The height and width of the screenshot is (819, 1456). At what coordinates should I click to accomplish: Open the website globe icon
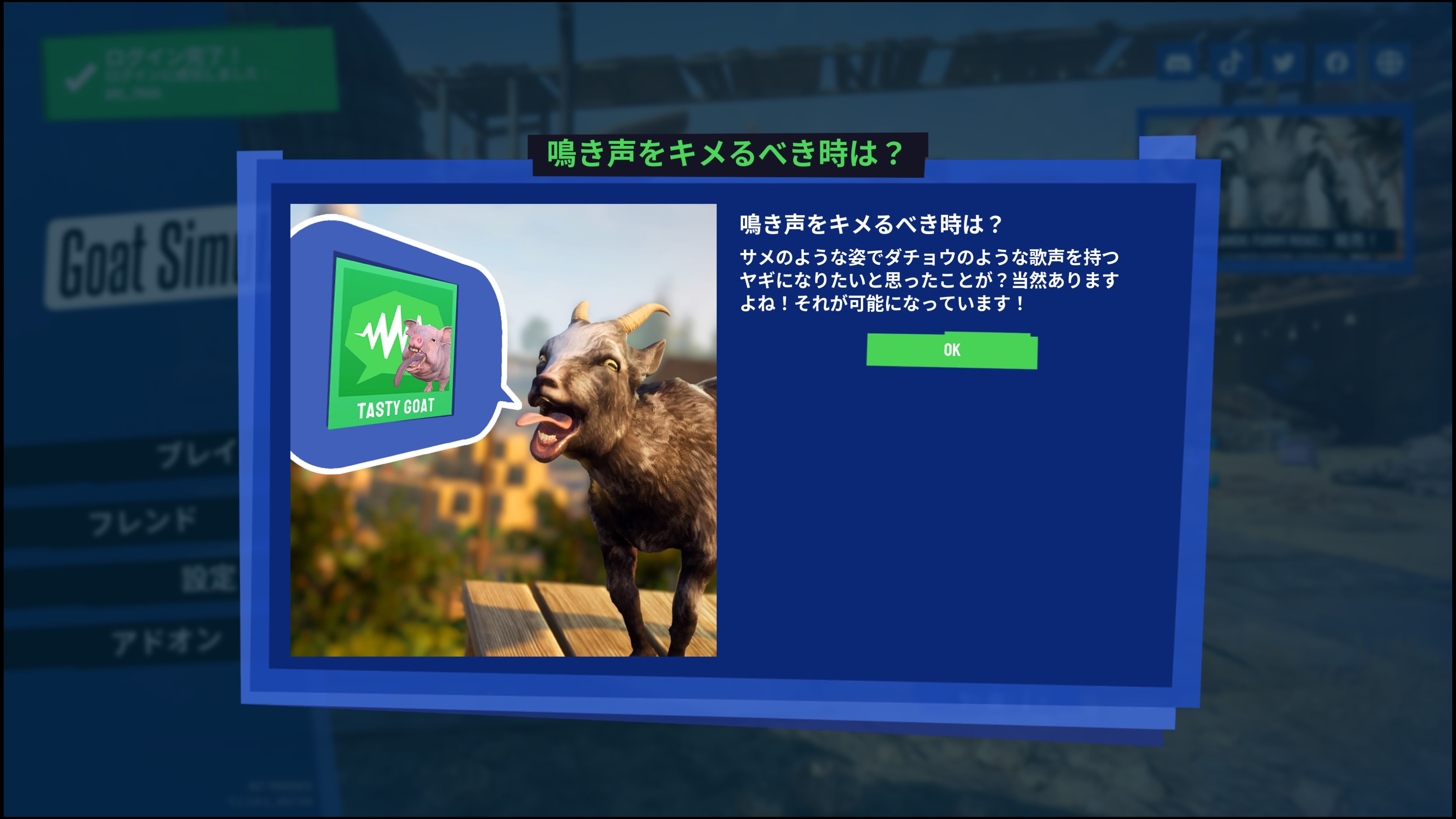[1393, 62]
